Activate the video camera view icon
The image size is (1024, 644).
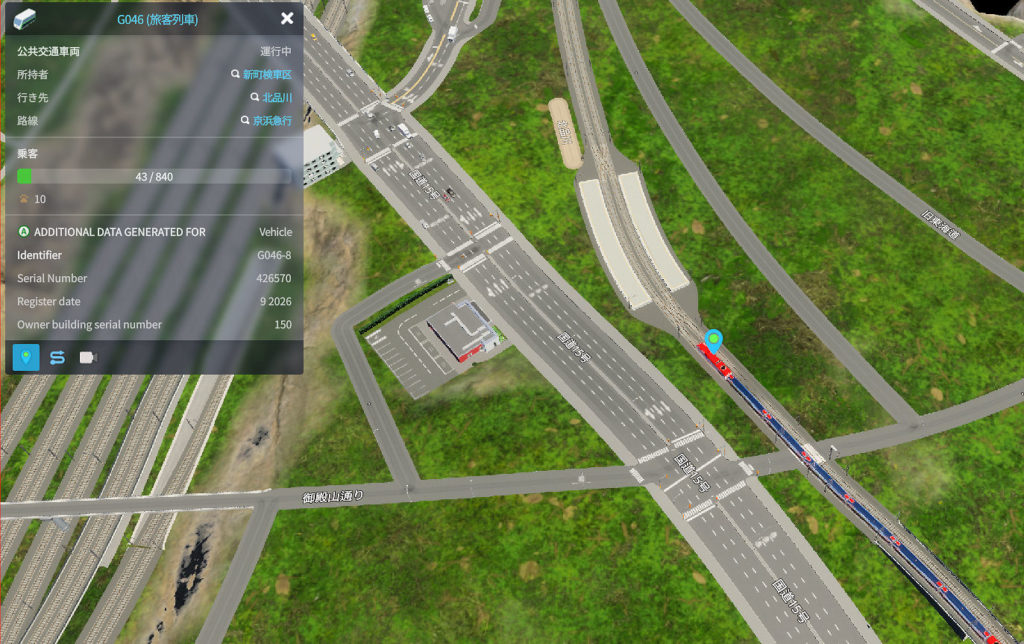[x=88, y=358]
